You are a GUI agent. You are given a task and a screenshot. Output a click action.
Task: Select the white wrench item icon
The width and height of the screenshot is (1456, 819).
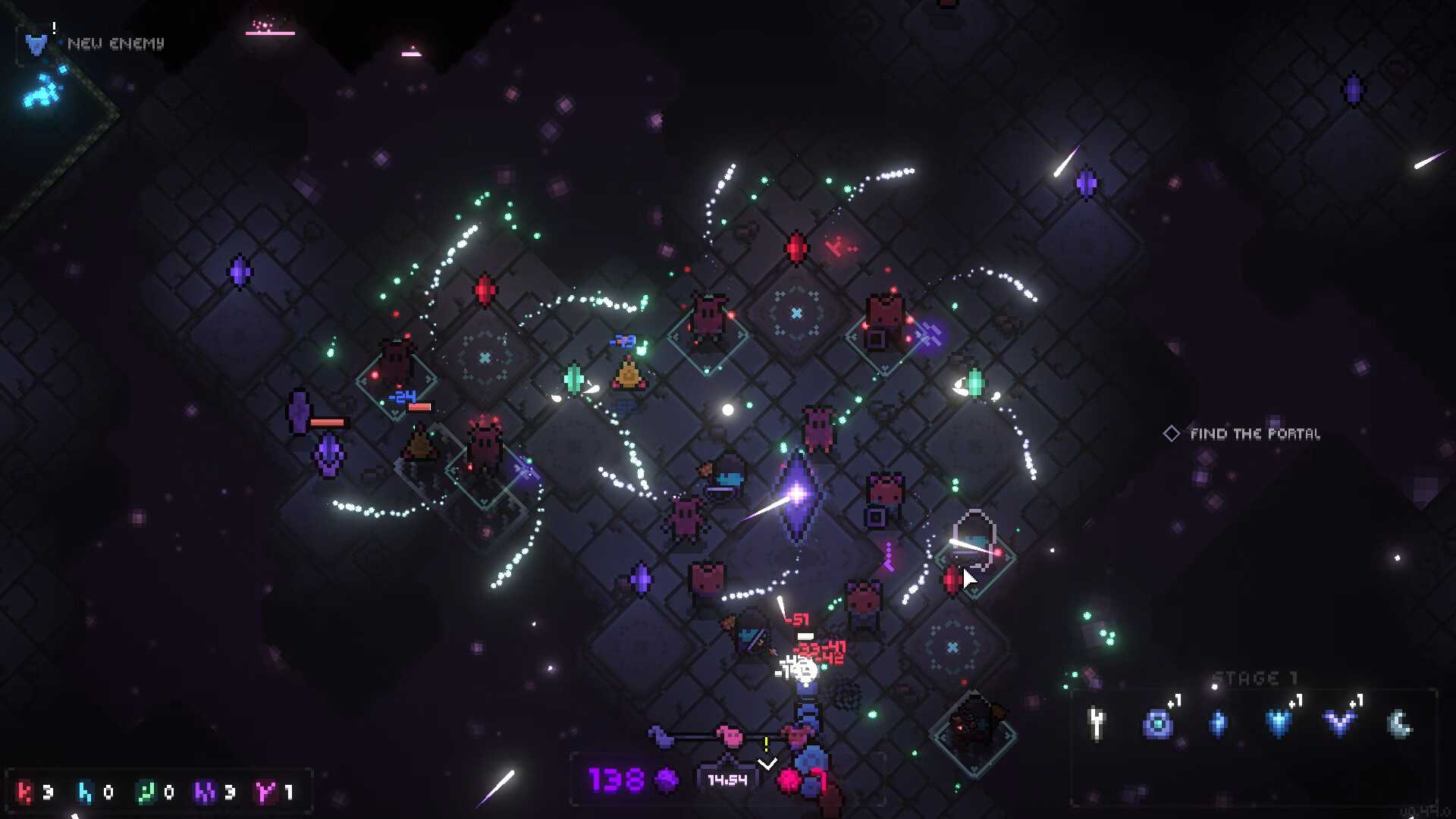(1097, 723)
